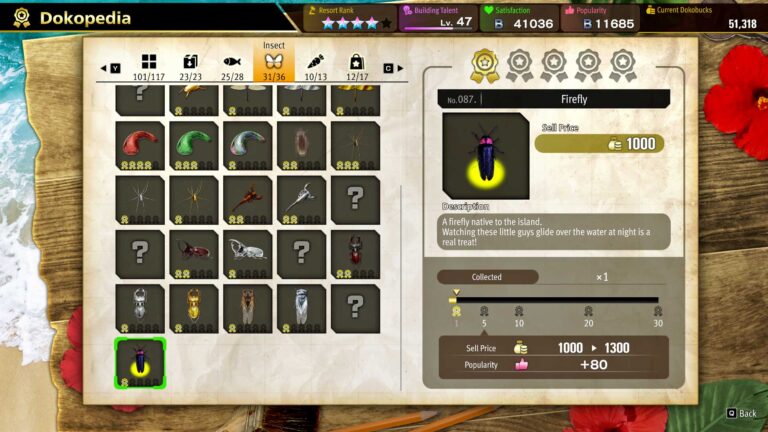The image size is (768, 432).
Task: Click the left arrow to previous category
Action: point(103,68)
